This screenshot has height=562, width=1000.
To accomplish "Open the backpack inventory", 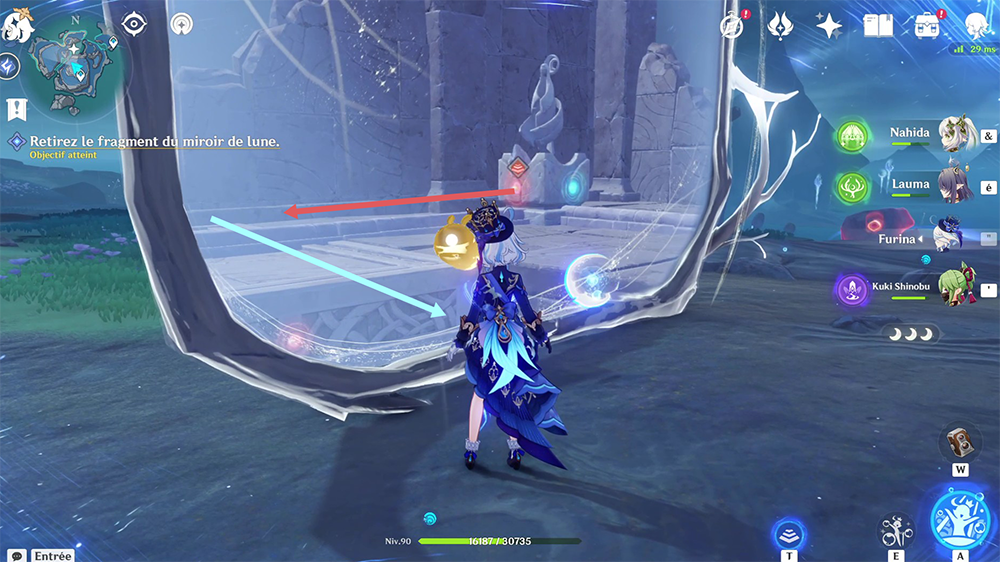I will 927,25.
